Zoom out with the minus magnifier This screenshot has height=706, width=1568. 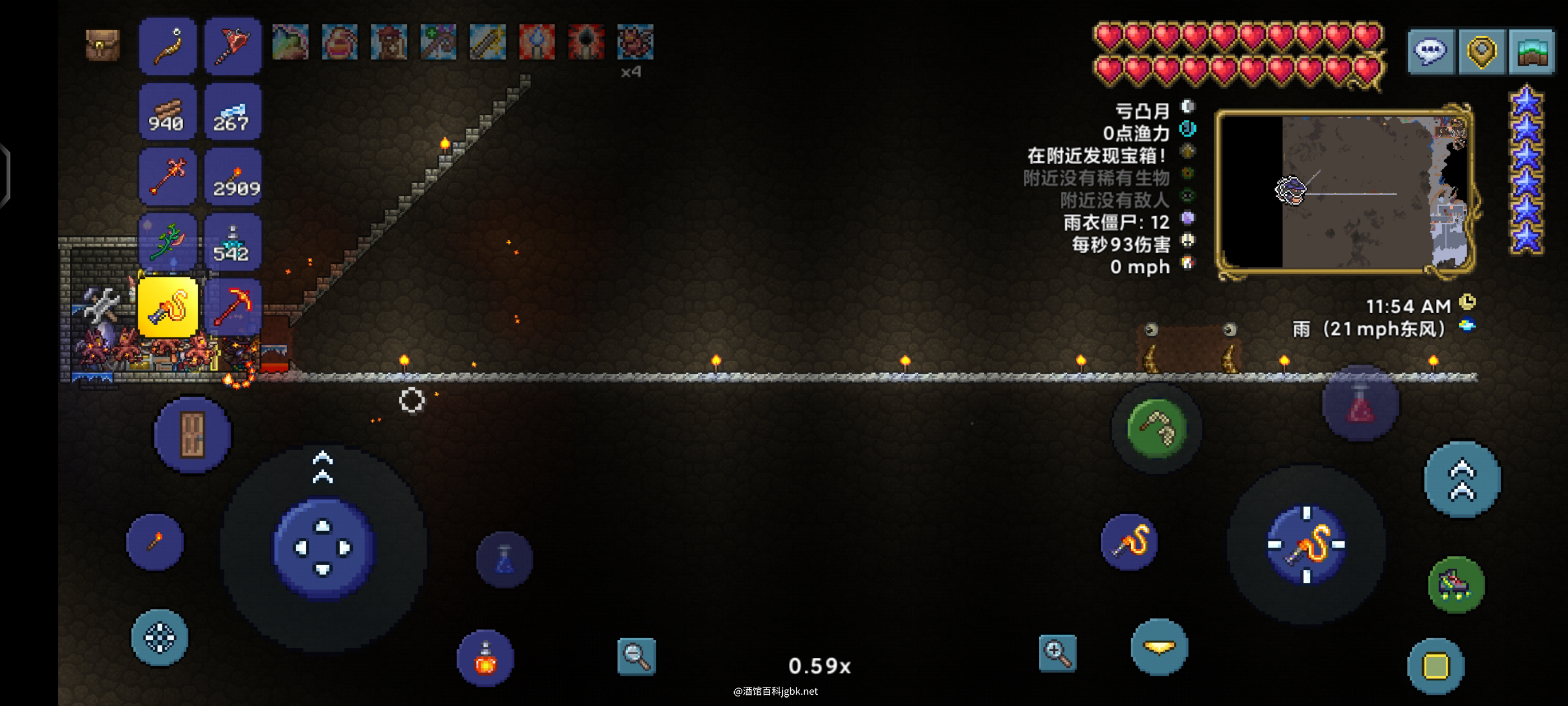coord(636,656)
